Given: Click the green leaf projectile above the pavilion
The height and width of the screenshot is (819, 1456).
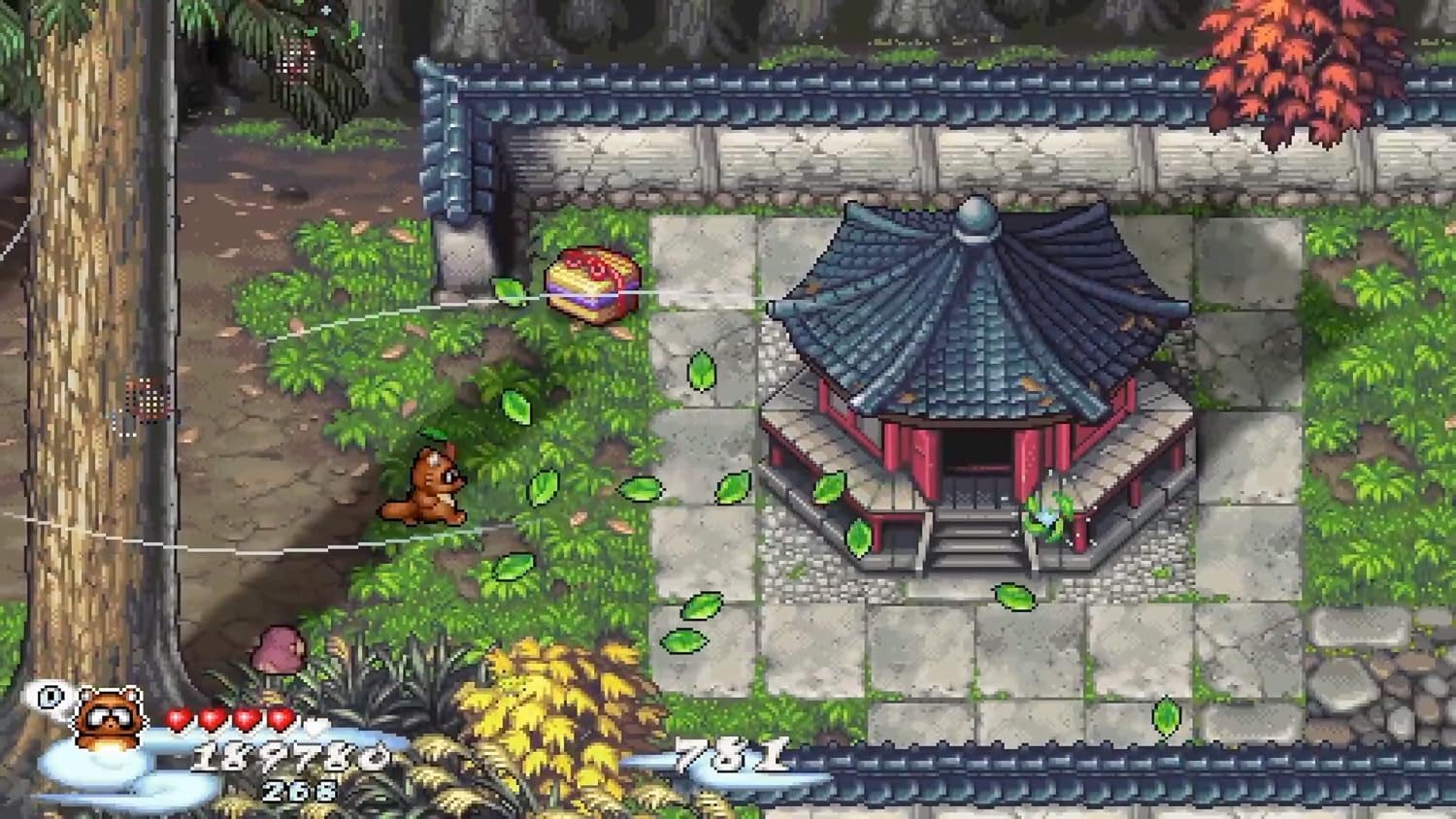Looking at the screenshot, I should pos(702,372).
